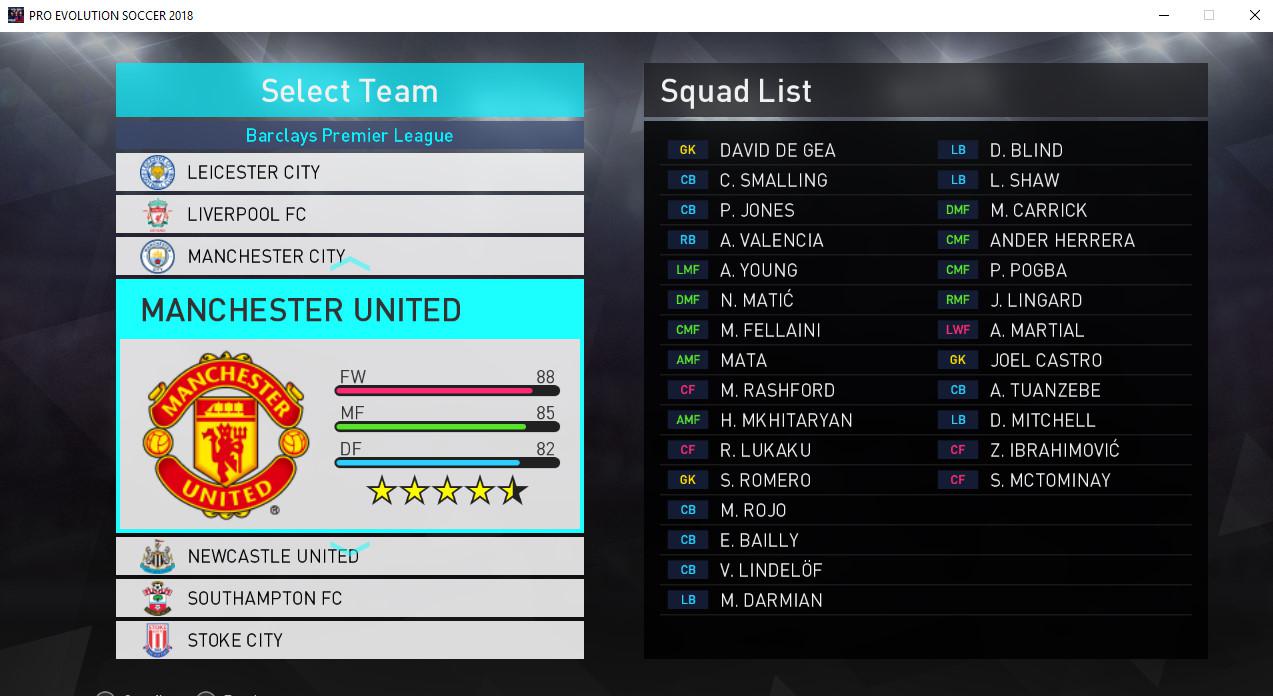Minimize the game window
Screen dimensions: 1273x696
click(1164, 15)
